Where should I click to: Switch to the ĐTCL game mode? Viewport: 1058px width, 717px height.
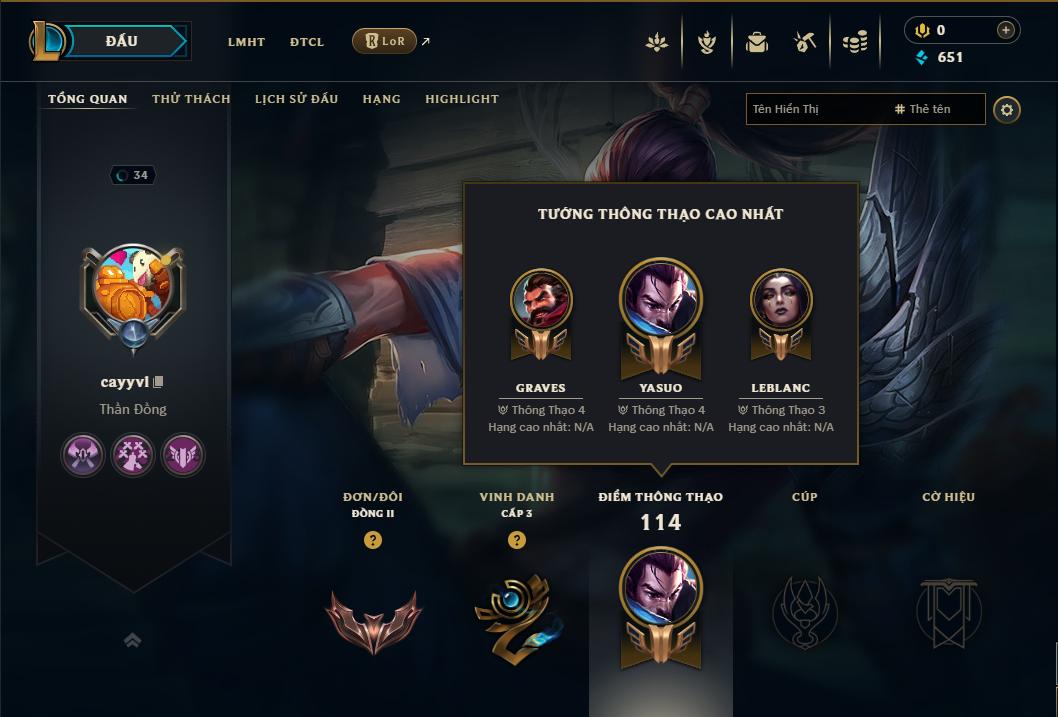[307, 42]
